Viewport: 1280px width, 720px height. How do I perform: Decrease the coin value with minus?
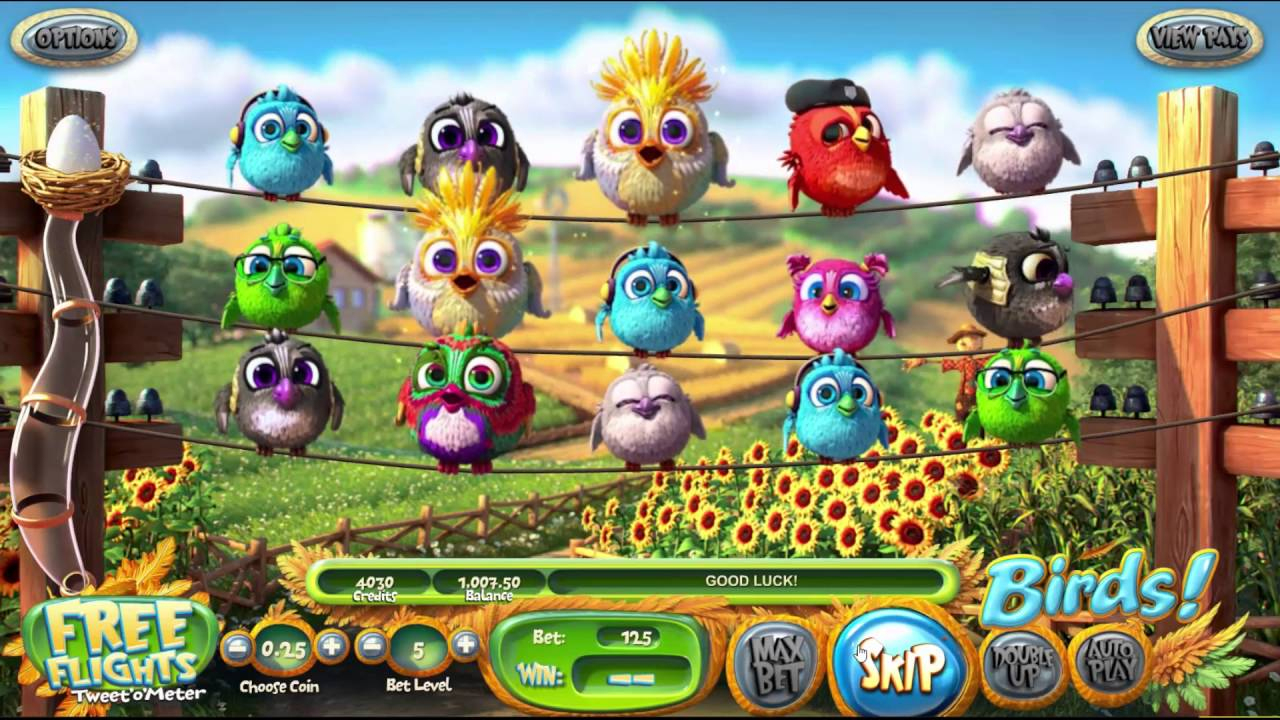pyautogui.click(x=238, y=647)
